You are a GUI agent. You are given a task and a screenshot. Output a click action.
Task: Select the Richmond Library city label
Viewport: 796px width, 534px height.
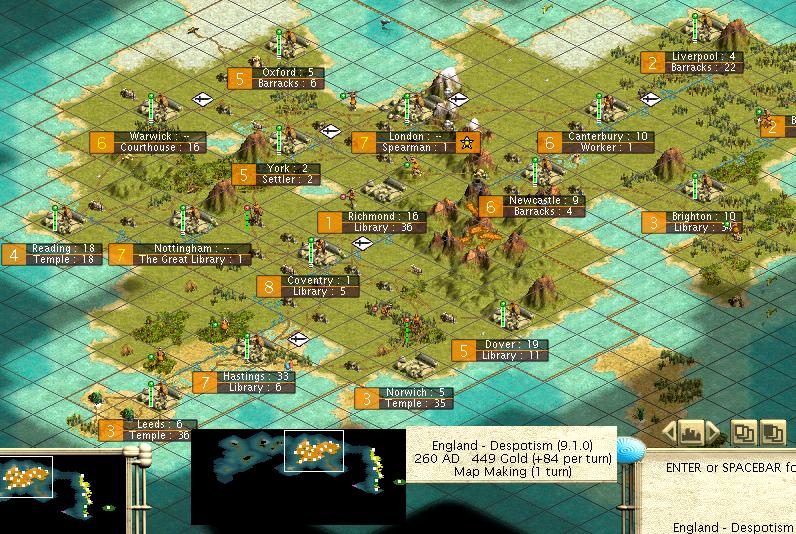[x=372, y=222]
